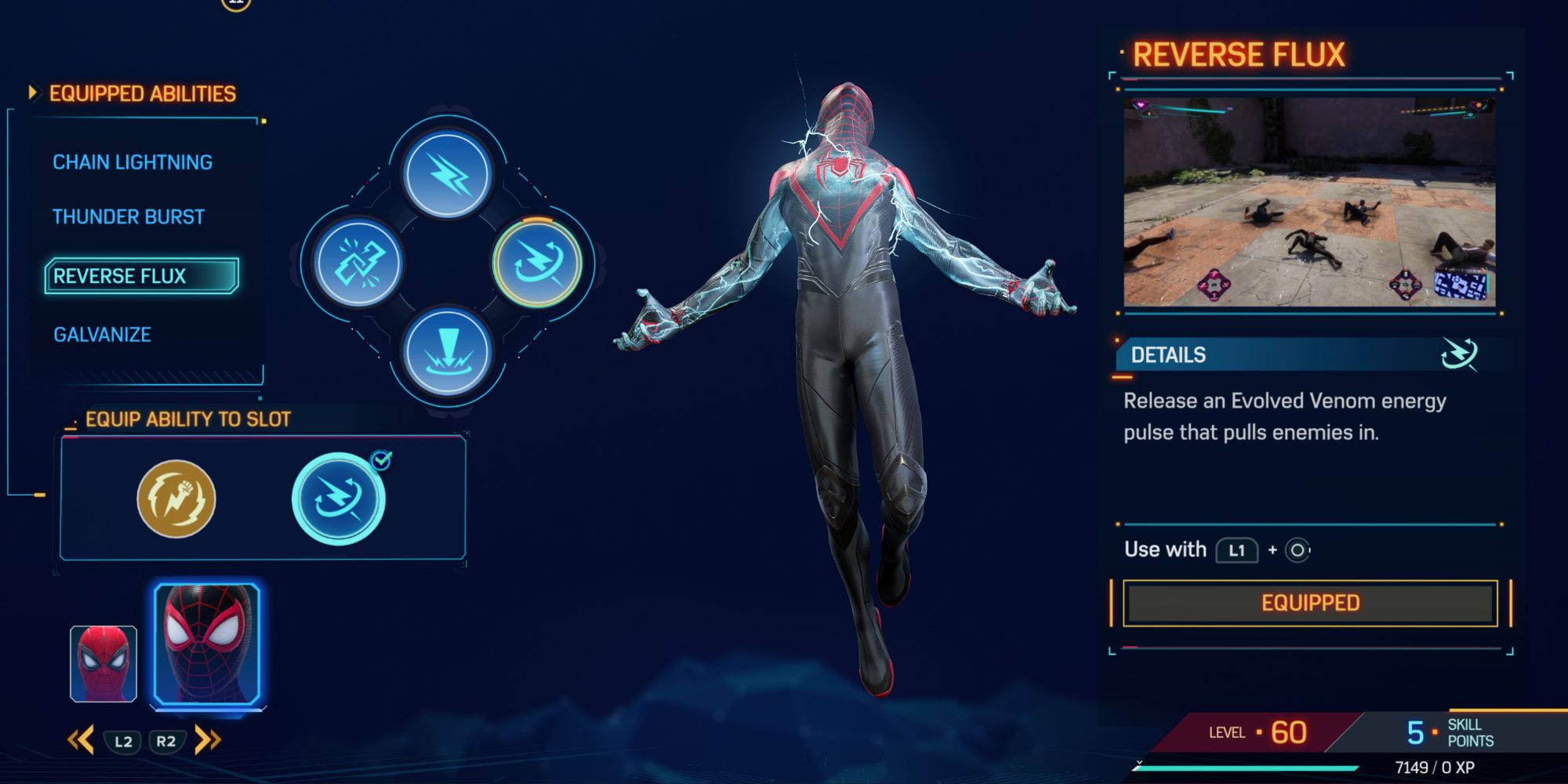Enable the Galvanize ability from the list
Screen dimensions: 1568x784
[x=102, y=335]
